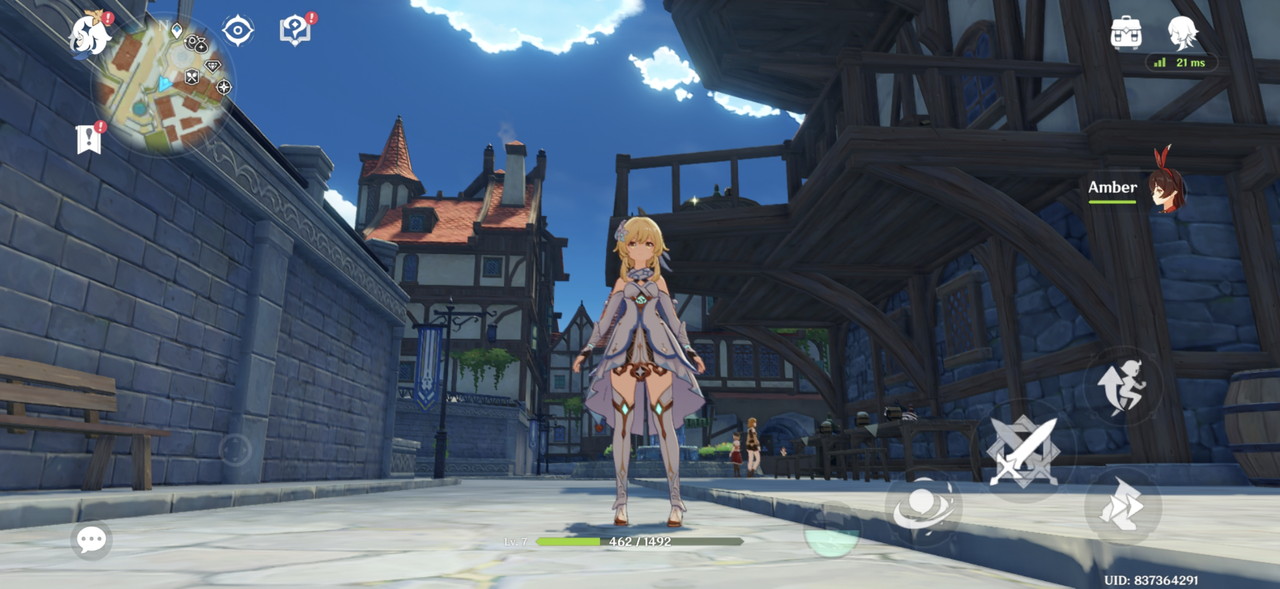This screenshot has width=1280, height=589.
Task: Open the backpack inventory
Action: pyautogui.click(x=1126, y=33)
